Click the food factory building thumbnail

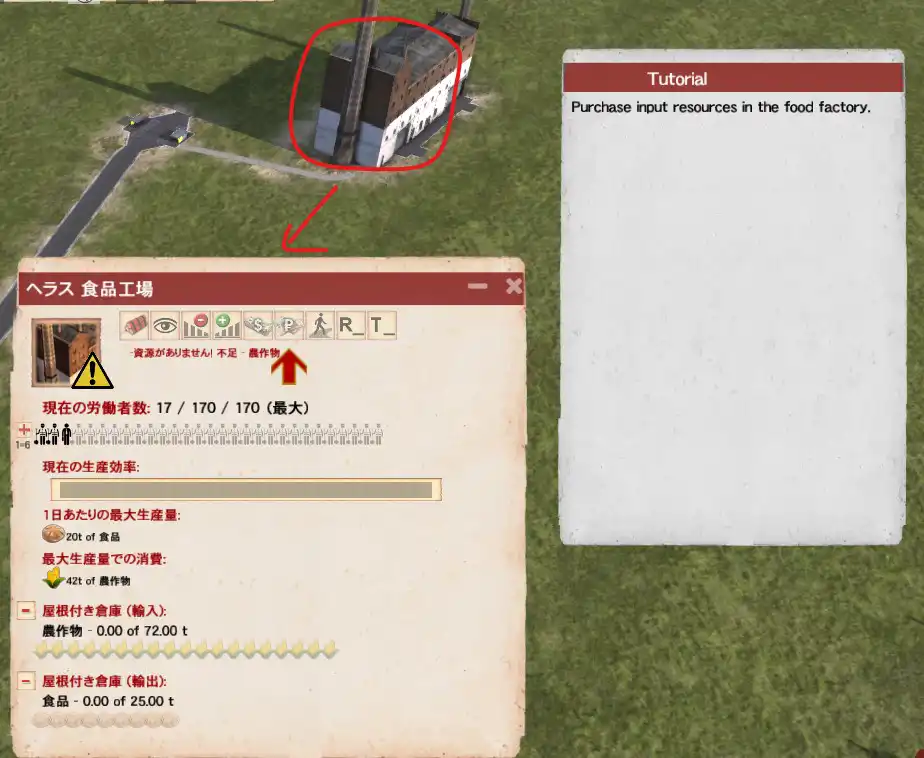point(66,352)
